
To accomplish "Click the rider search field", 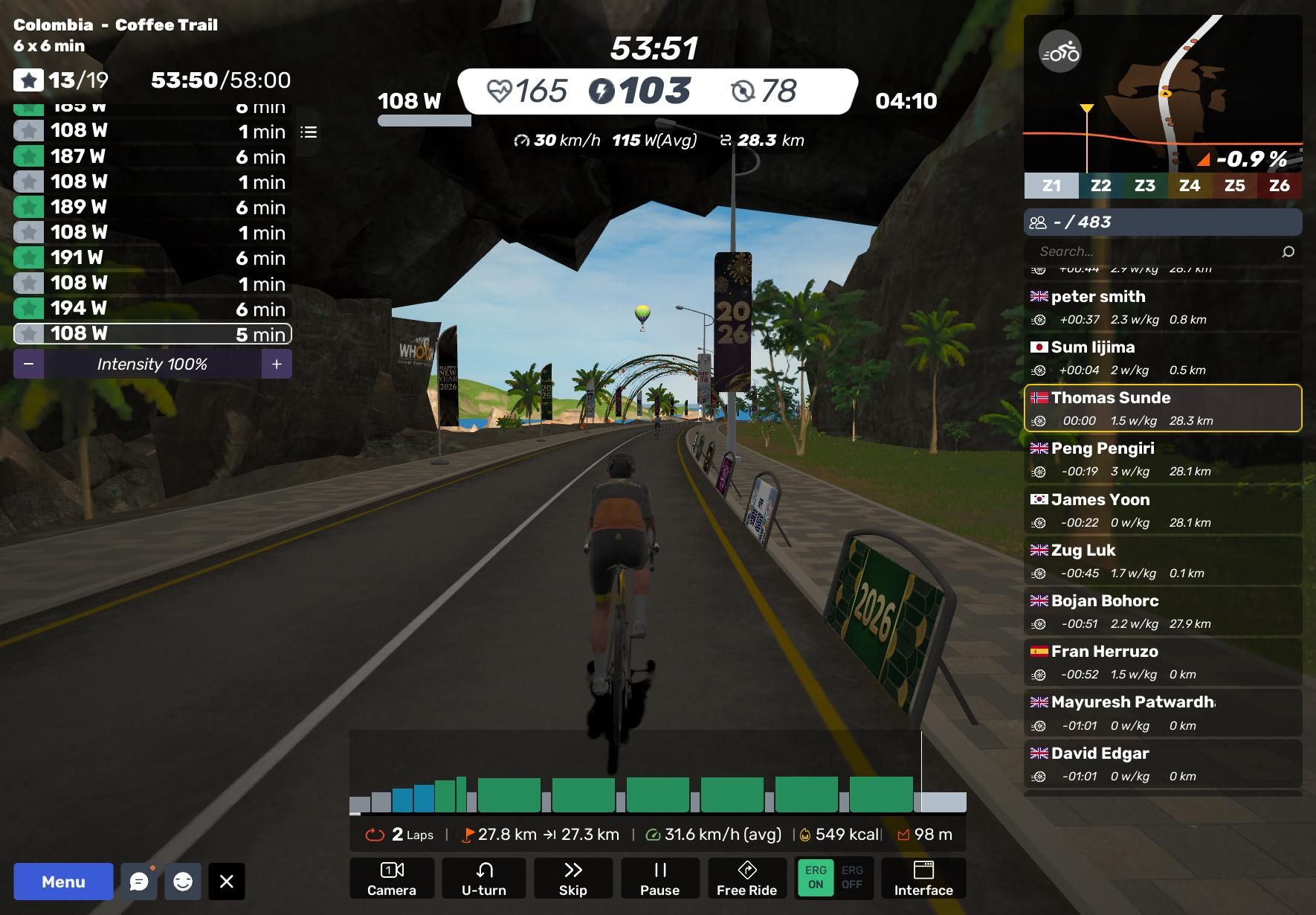I will click(x=1152, y=251).
